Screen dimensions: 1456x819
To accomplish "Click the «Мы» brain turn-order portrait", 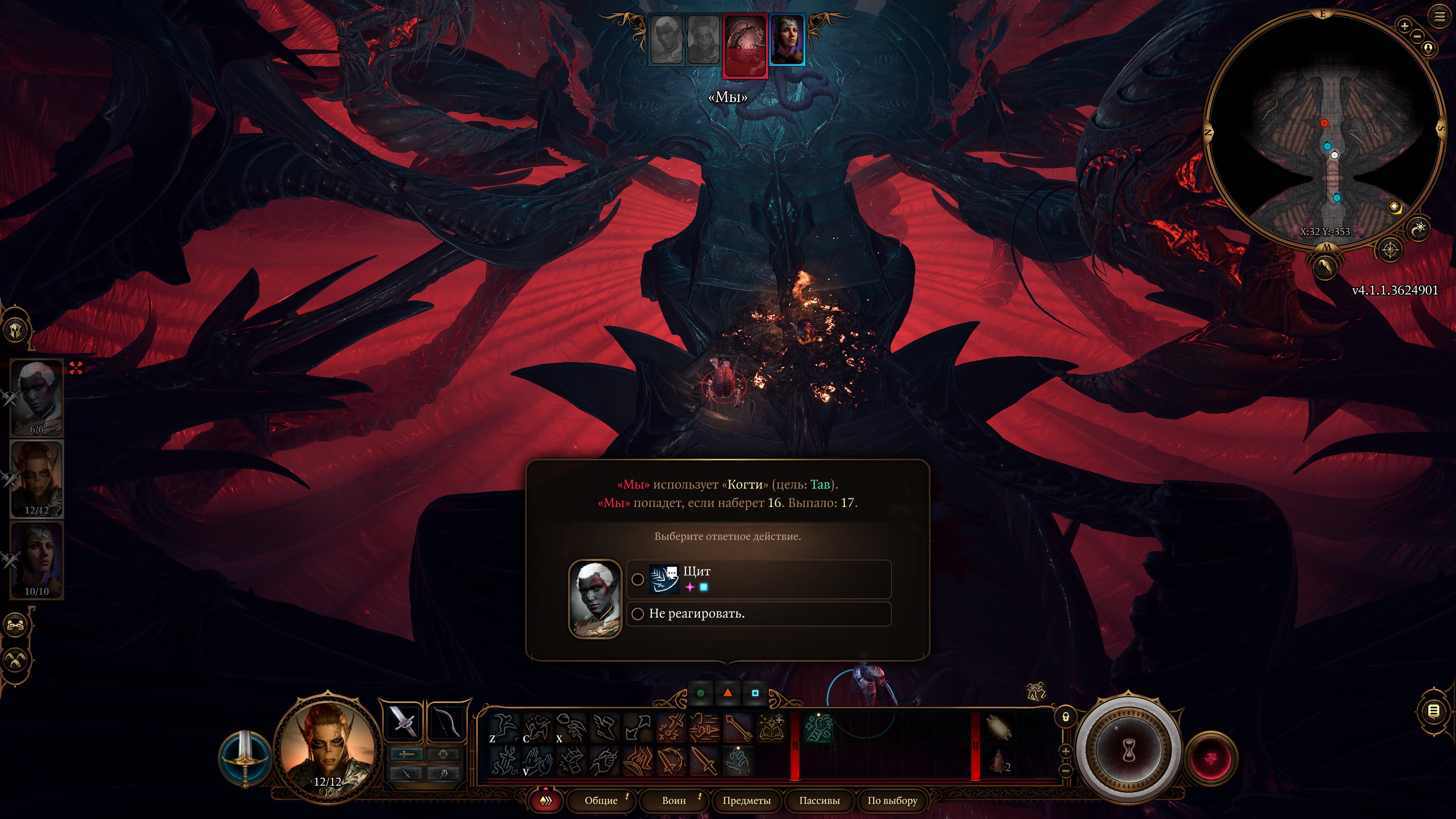I will pyautogui.click(x=745, y=45).
